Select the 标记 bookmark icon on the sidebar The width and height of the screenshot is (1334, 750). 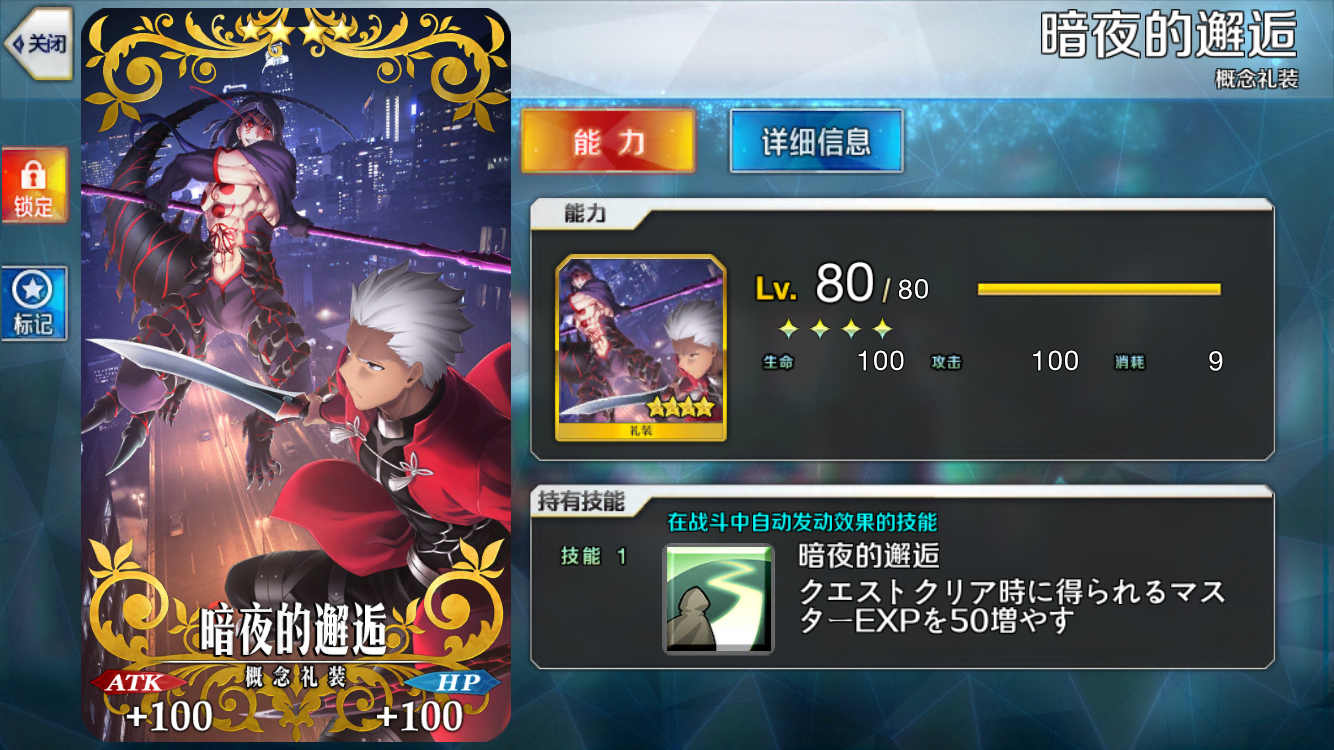(34, 297)
